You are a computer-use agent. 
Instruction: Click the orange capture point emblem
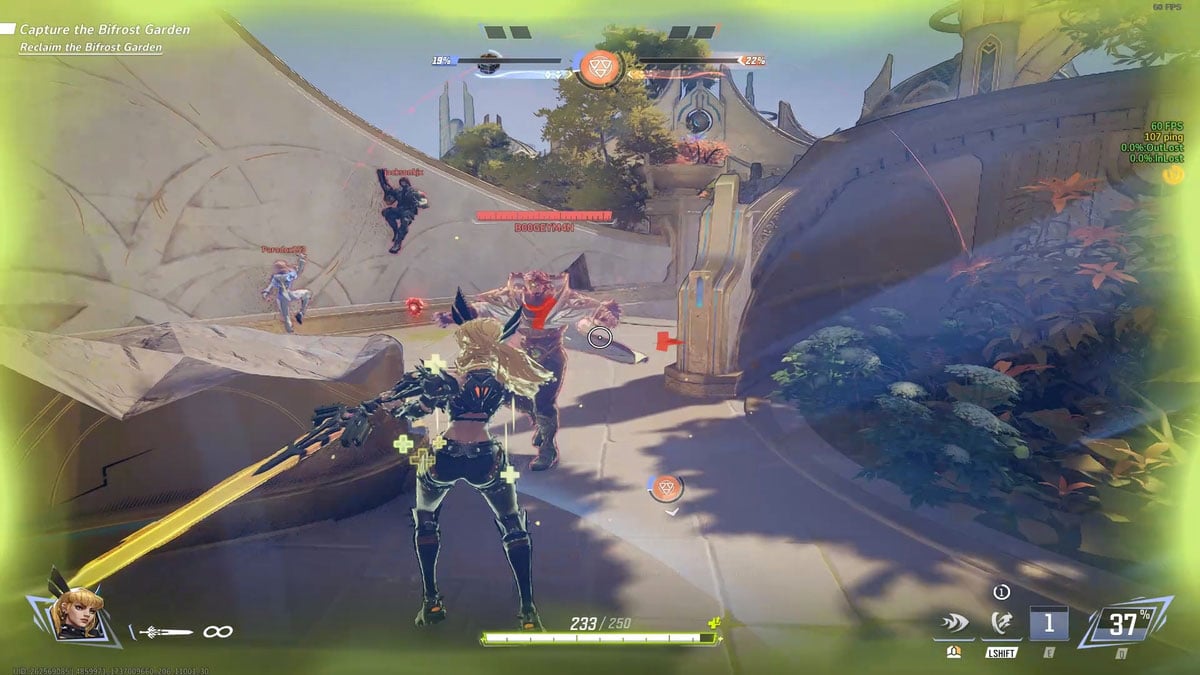tap(601, 67)
